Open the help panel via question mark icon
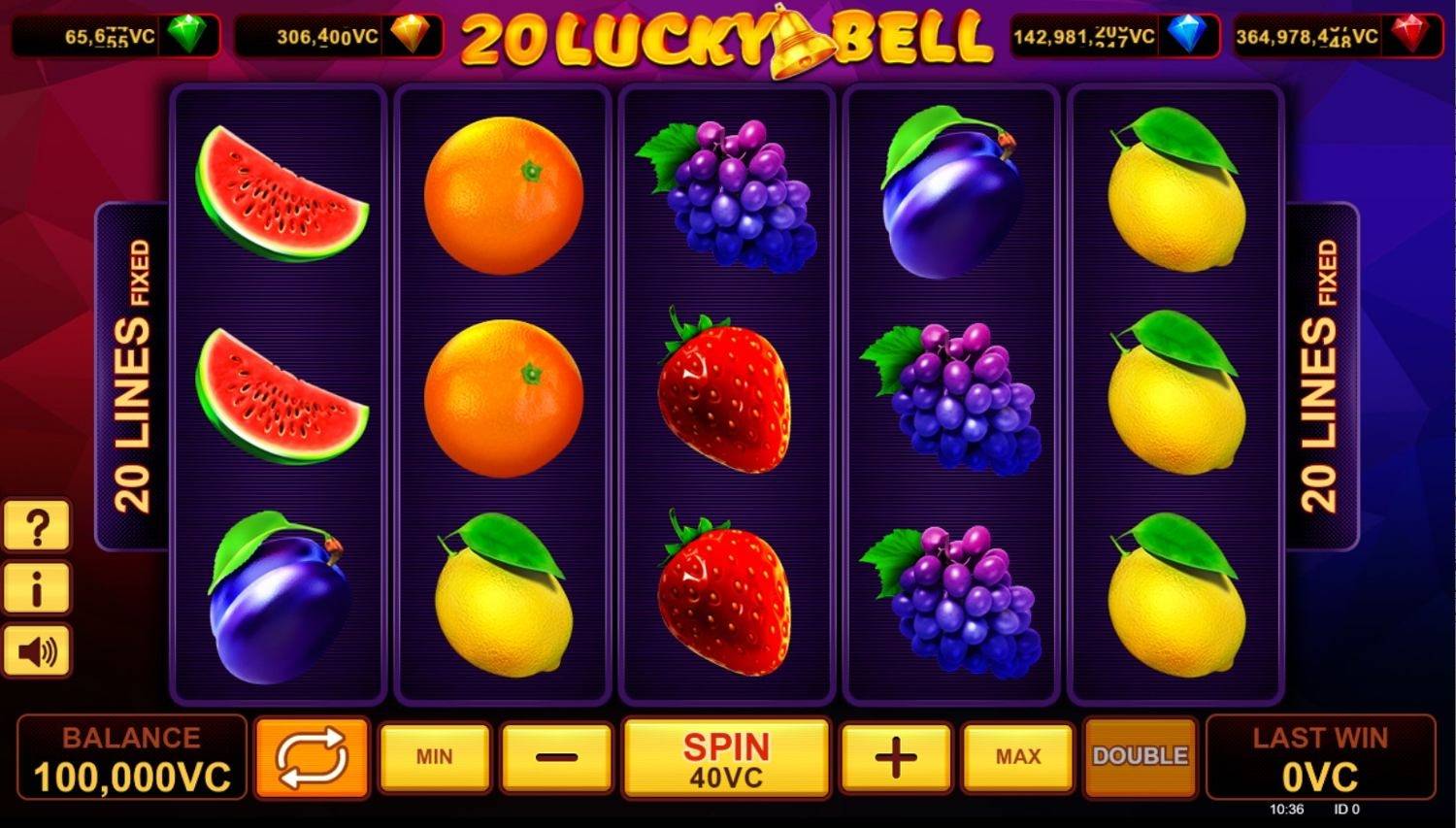1456x828 pixels. point(36,524)
